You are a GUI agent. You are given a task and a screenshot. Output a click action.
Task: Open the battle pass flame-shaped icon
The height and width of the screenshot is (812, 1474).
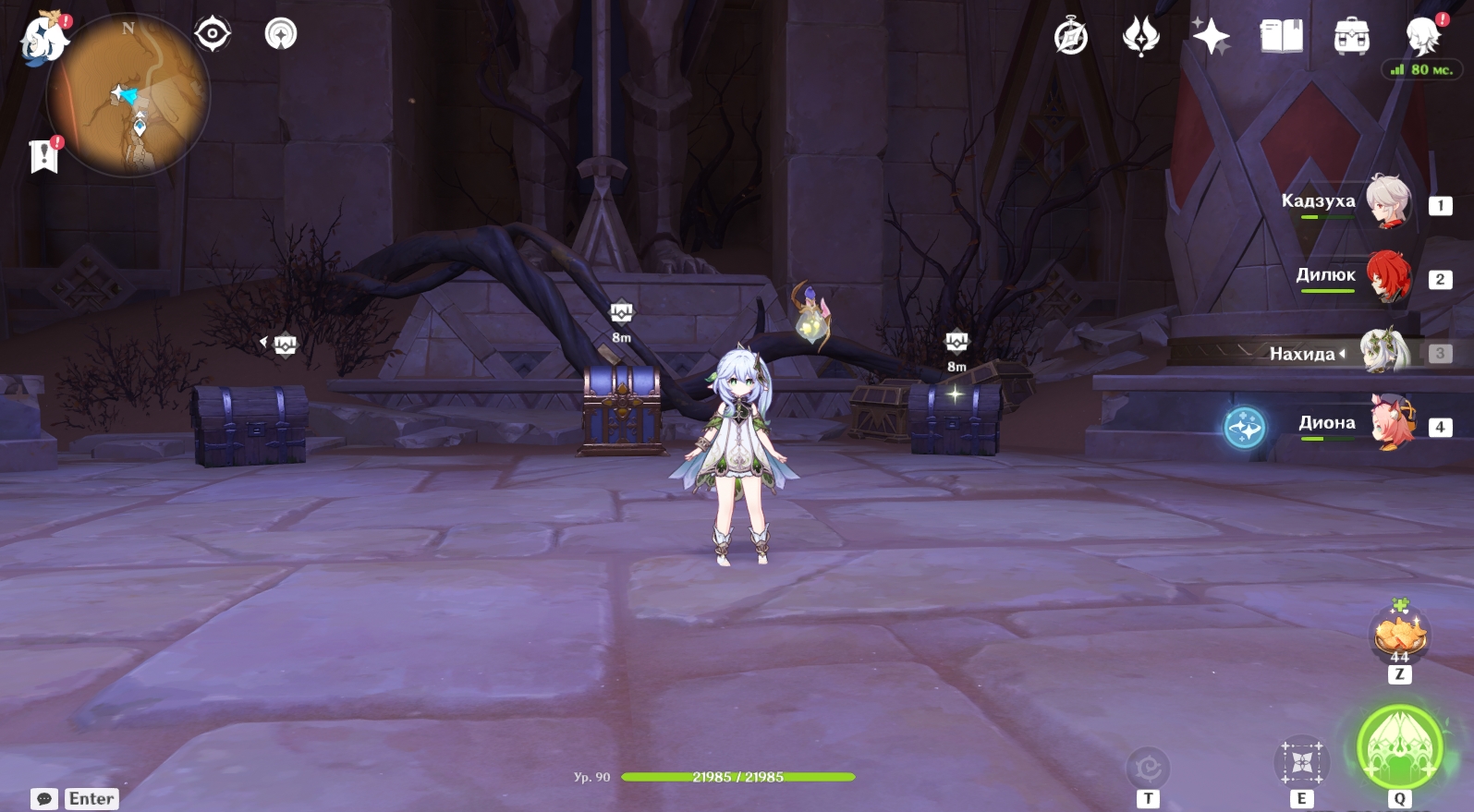[x=1140, y=37]
